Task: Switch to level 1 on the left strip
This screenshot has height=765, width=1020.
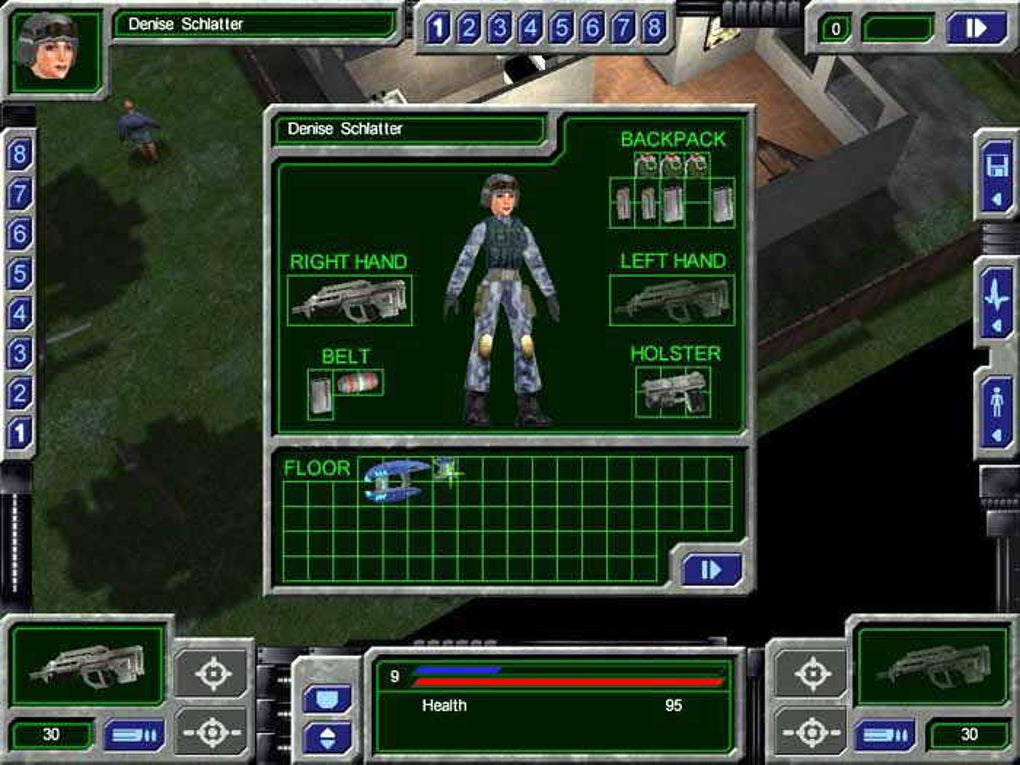Action: coord(19,433)
